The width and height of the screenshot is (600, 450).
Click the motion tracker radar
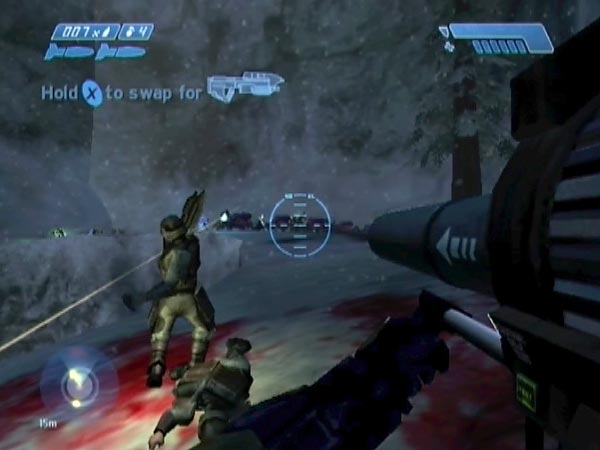tap(77, 382)
